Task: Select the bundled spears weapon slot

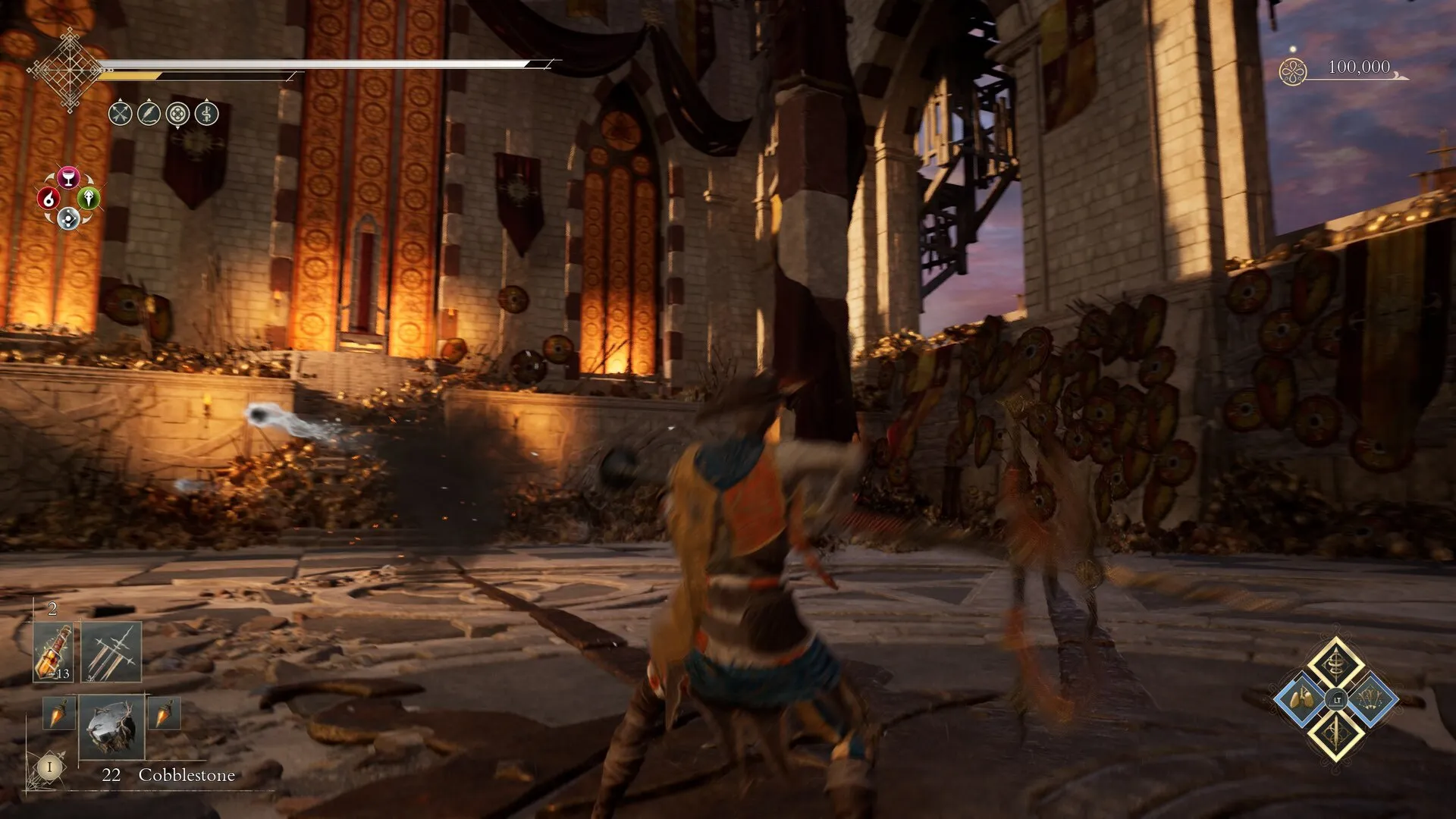Action: (111, 652)
